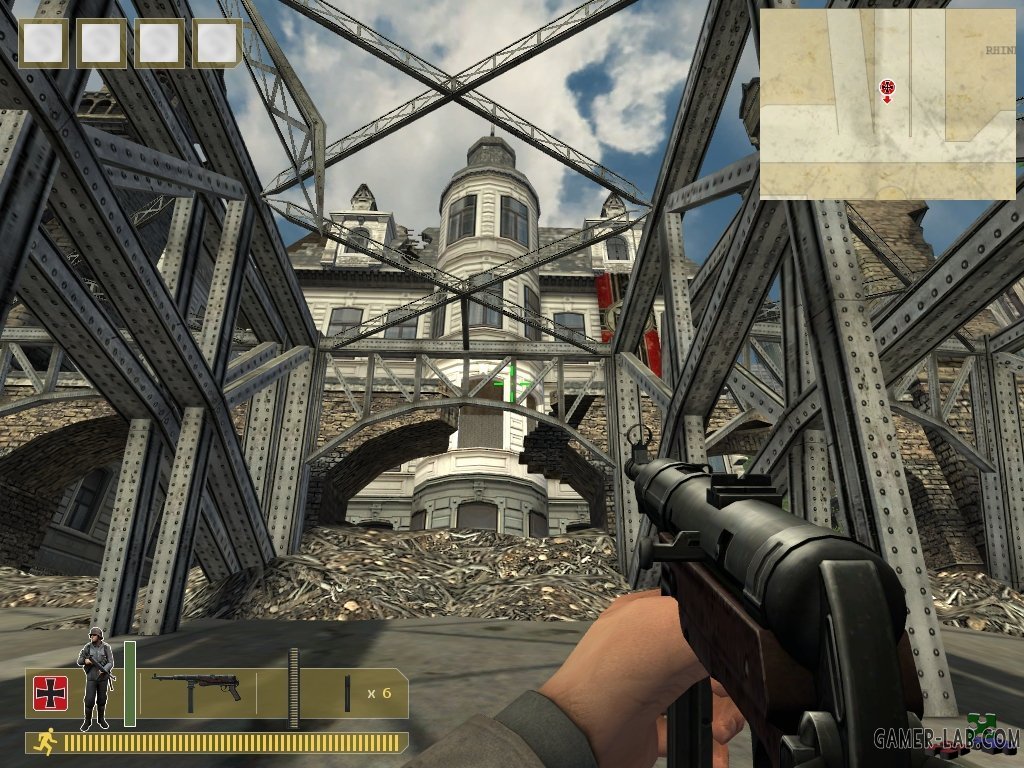Select the player marker on the minimap

point(886,88)
